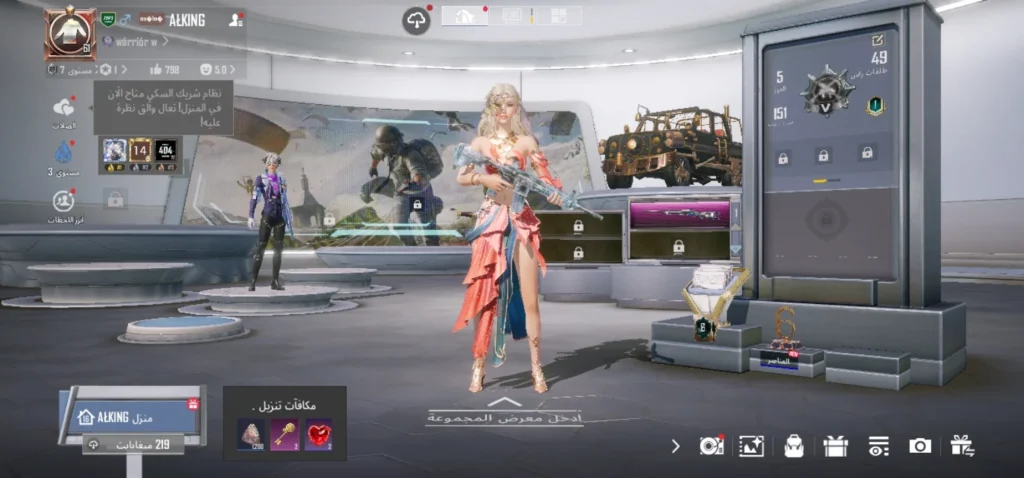
Task: Open the gift exchange icon
Action: click(x=962, y=446)
